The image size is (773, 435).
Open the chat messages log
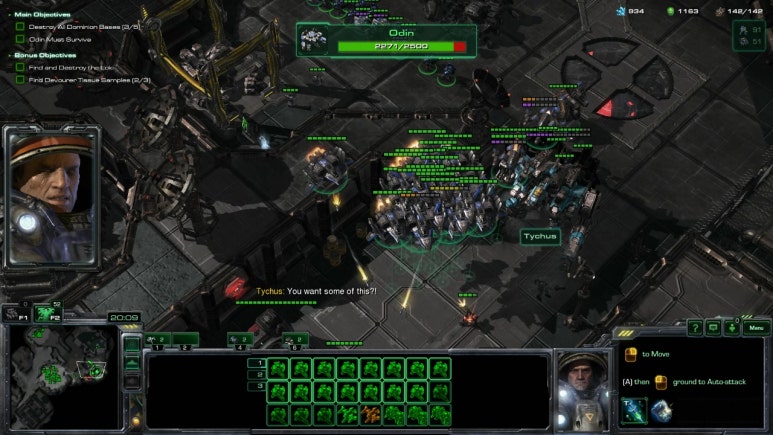pyautogui.click(x=713, y=327)
